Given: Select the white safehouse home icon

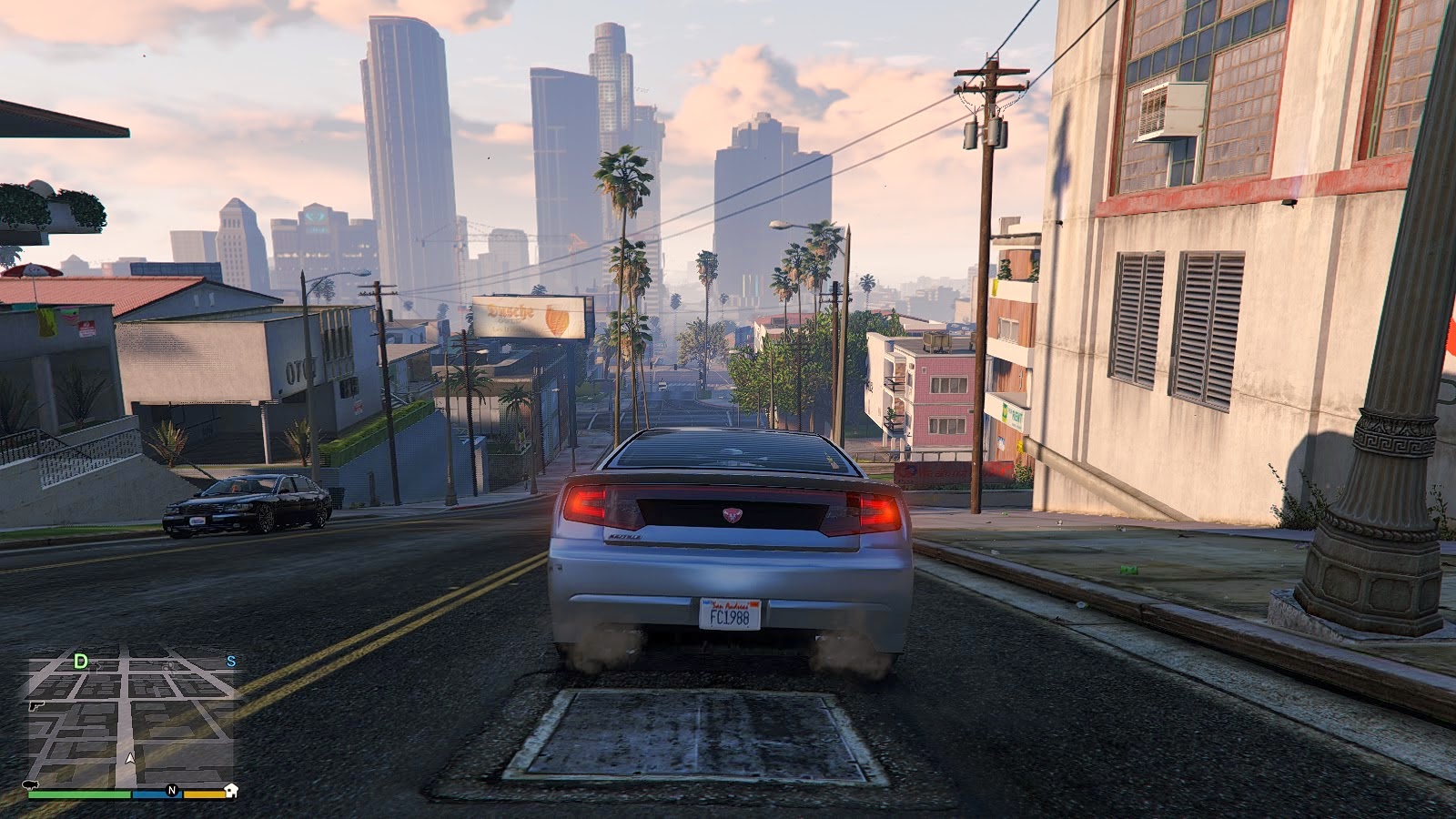Looking at the screenshot, I should point(230,790).
